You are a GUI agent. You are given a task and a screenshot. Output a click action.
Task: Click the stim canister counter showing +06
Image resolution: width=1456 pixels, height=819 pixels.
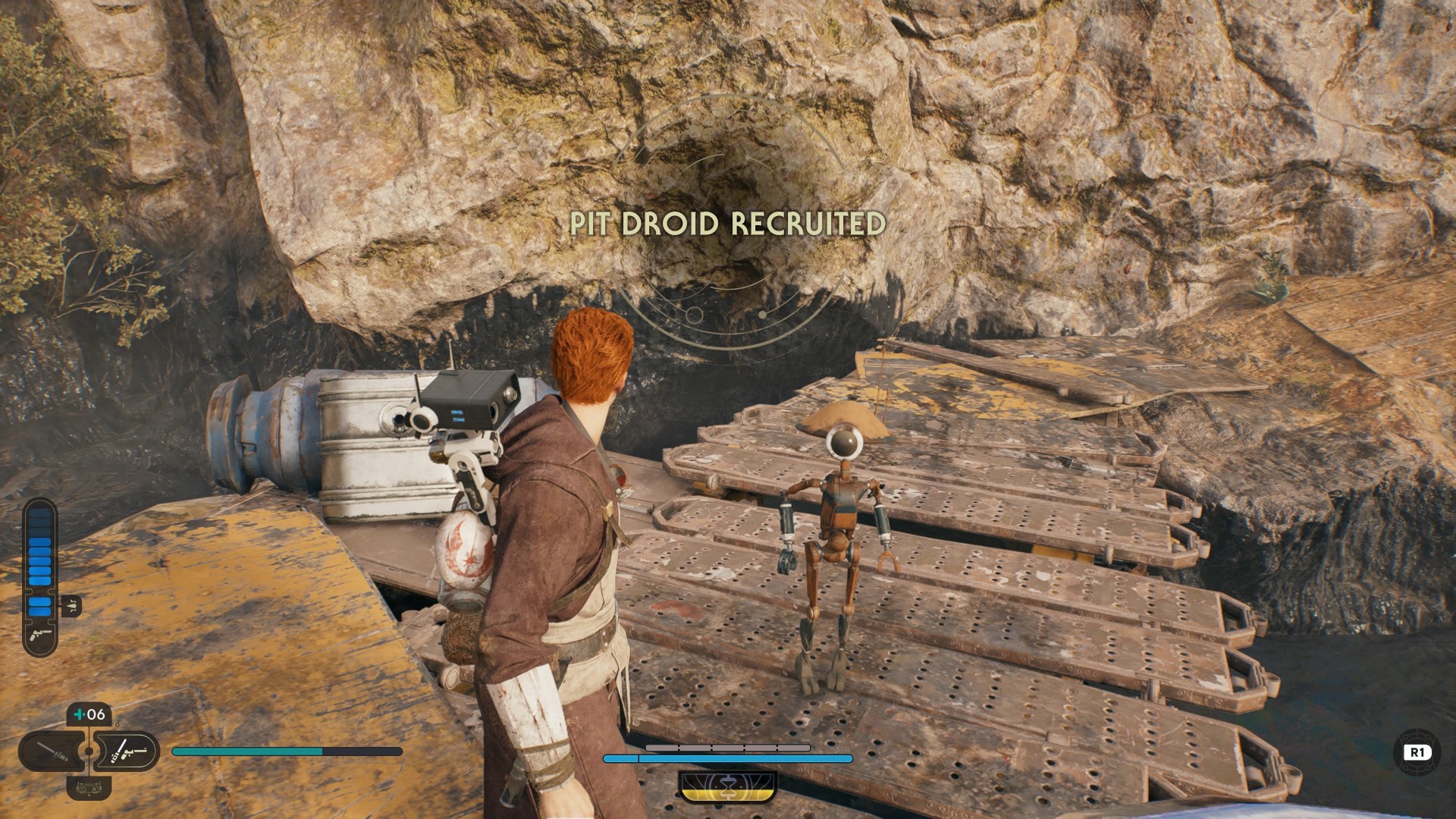tap(89, 714)
